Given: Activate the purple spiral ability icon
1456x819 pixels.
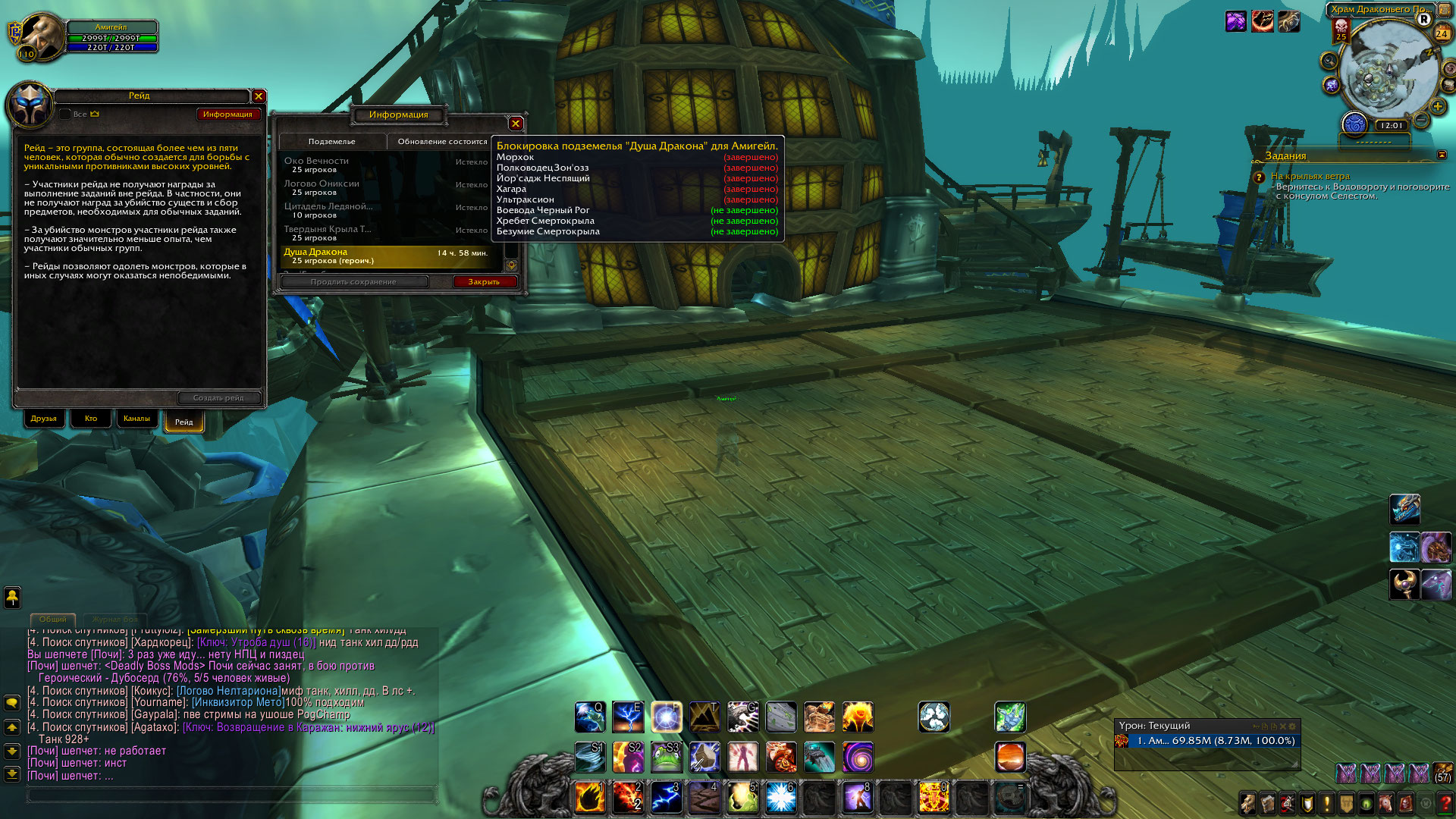Looking at the screenshot, I should [858, 757].
